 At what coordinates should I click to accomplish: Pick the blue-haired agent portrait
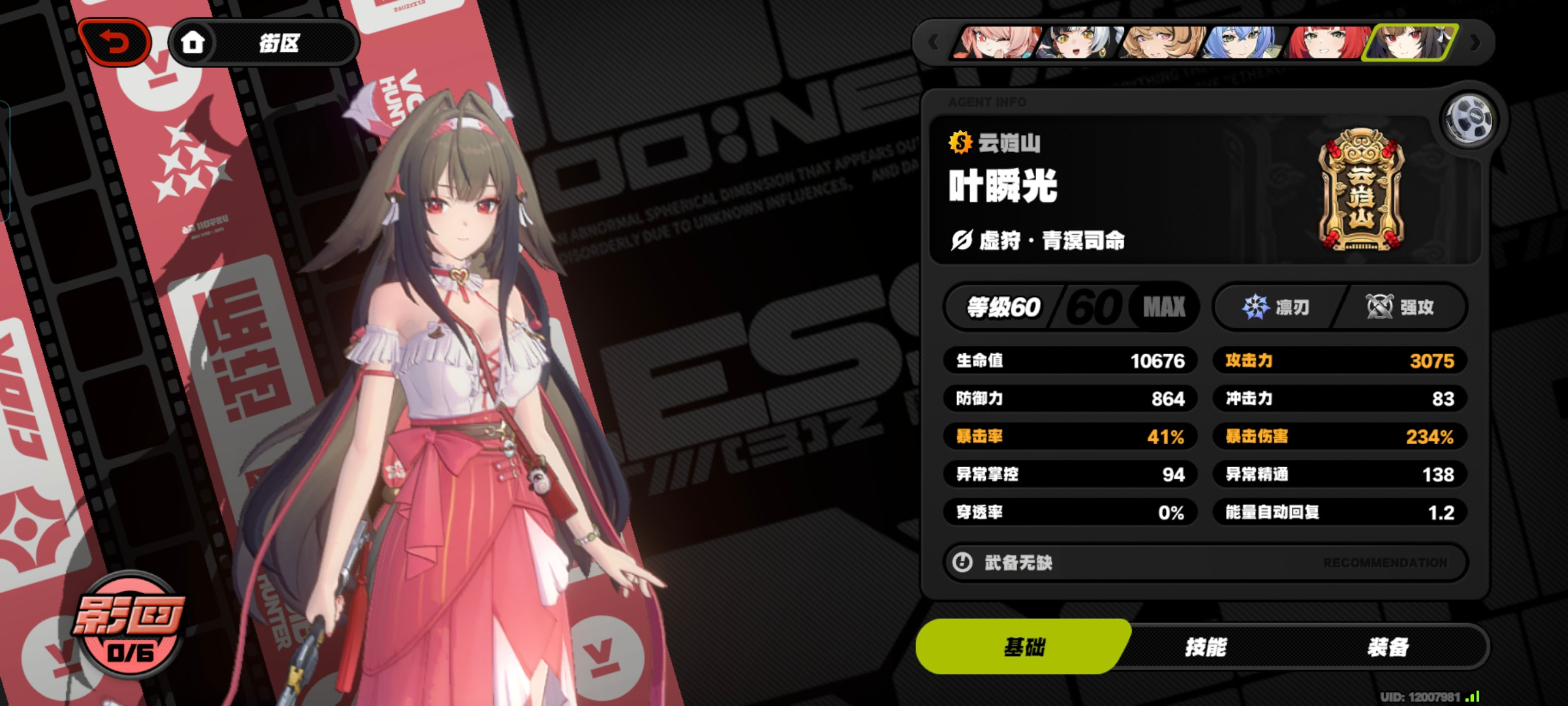click(1244, 42)
